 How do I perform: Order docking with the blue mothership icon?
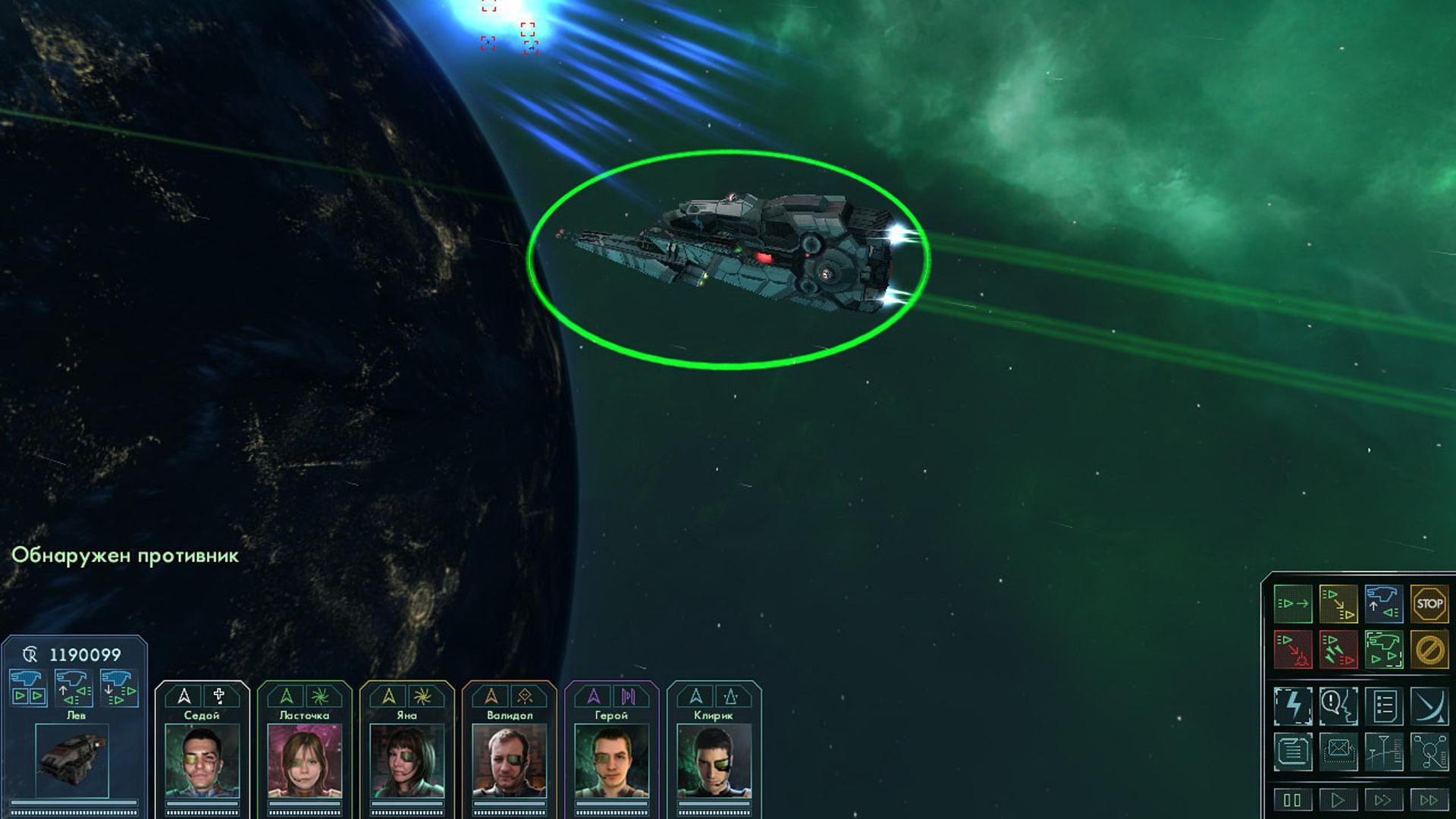coord(1383,604)
